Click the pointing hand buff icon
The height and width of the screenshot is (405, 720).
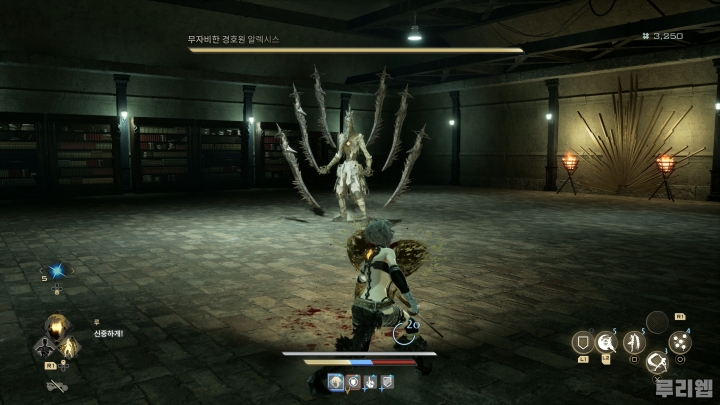pos(370,381)
